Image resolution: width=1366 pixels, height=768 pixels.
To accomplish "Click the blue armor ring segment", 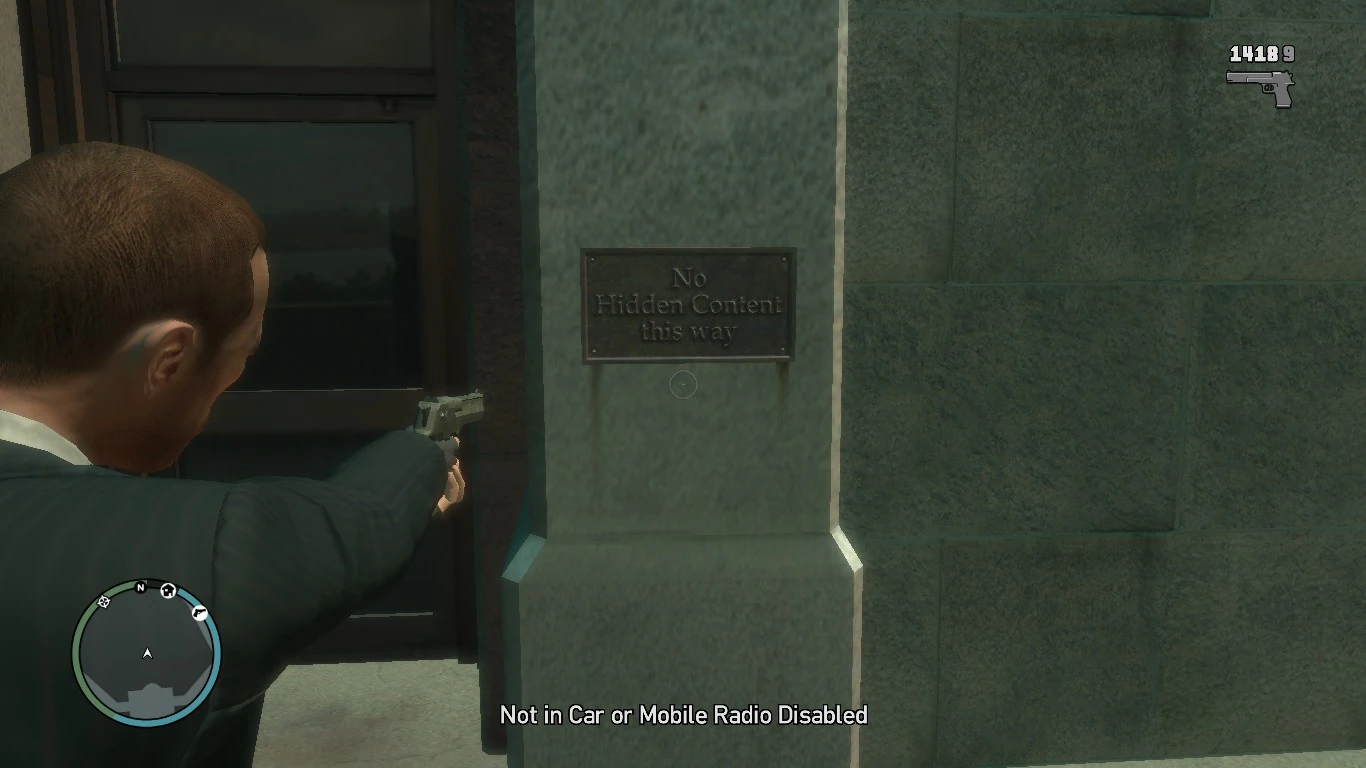I will pos(214,655).
